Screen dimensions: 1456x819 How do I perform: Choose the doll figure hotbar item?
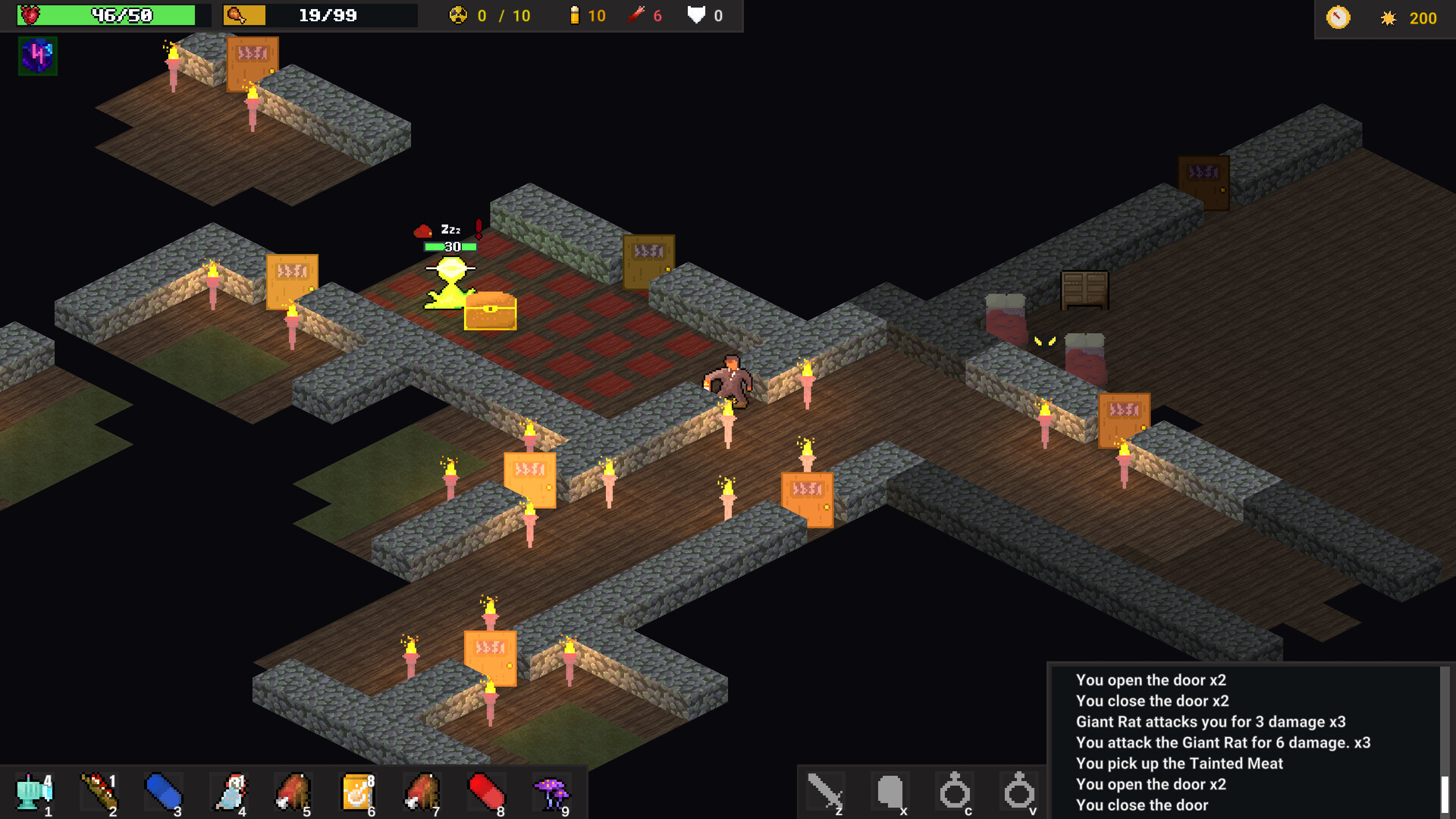(230, 792)
